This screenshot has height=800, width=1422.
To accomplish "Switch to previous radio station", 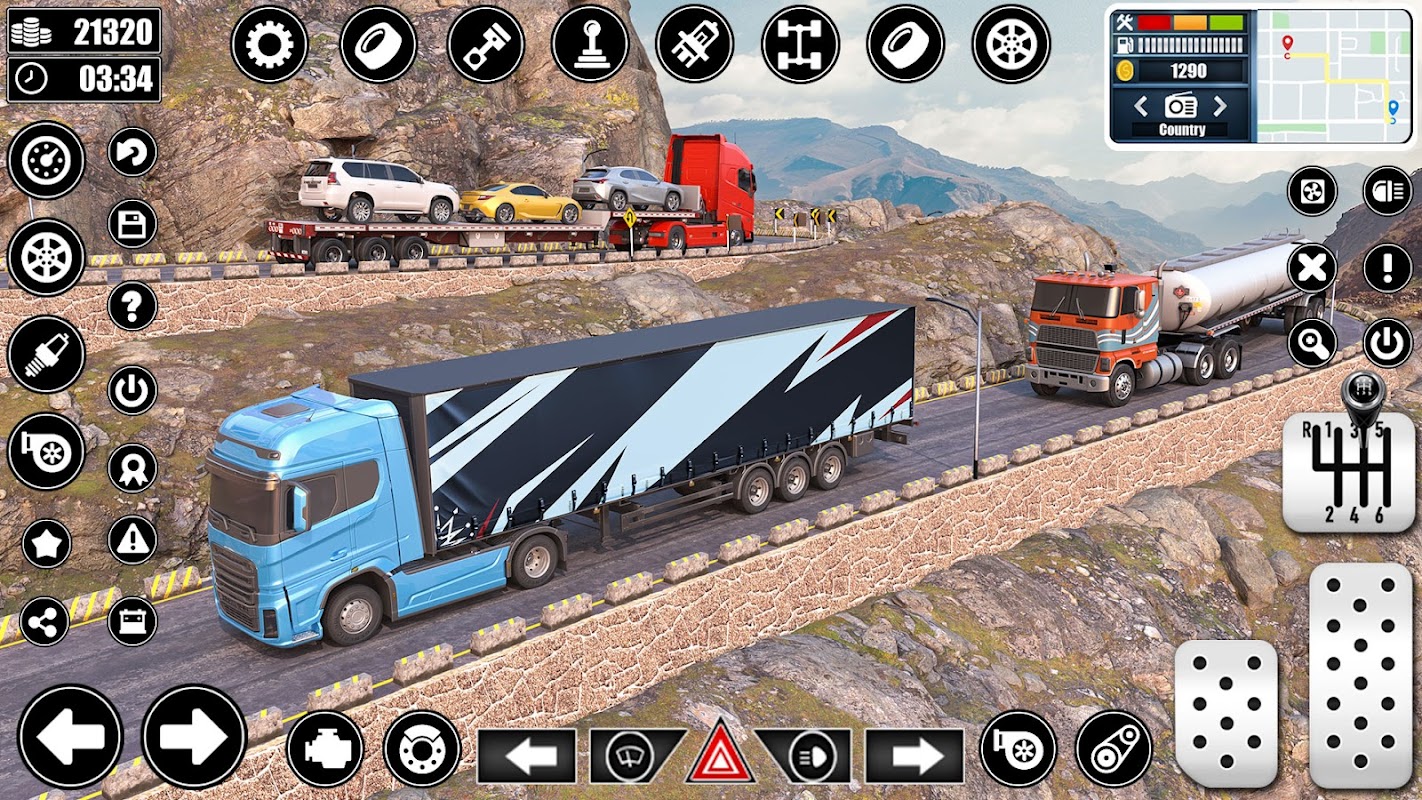I will pyautogui.click(x=1141, y=106).
